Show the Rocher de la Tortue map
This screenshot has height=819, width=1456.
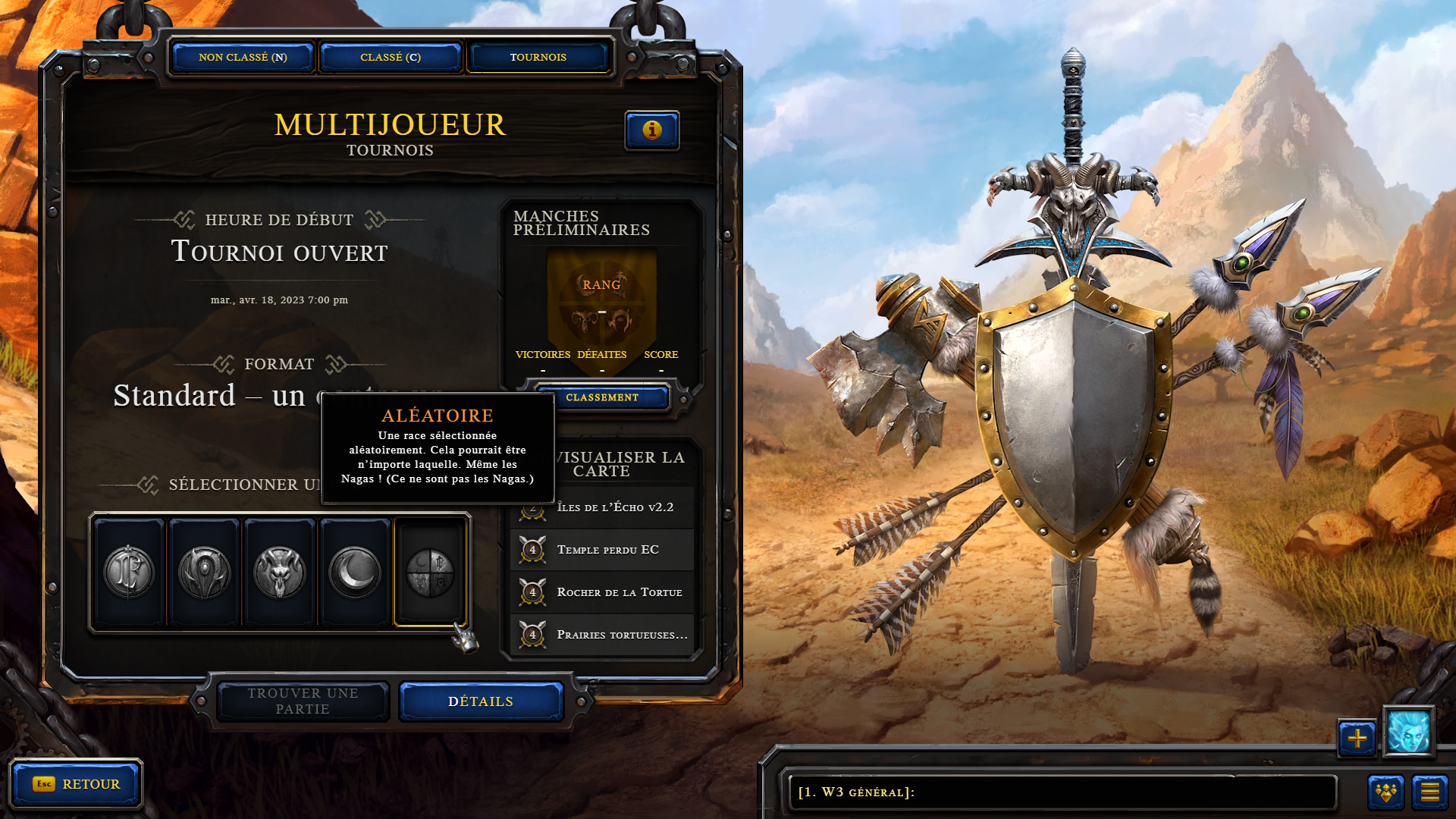(x=618, y=592)
